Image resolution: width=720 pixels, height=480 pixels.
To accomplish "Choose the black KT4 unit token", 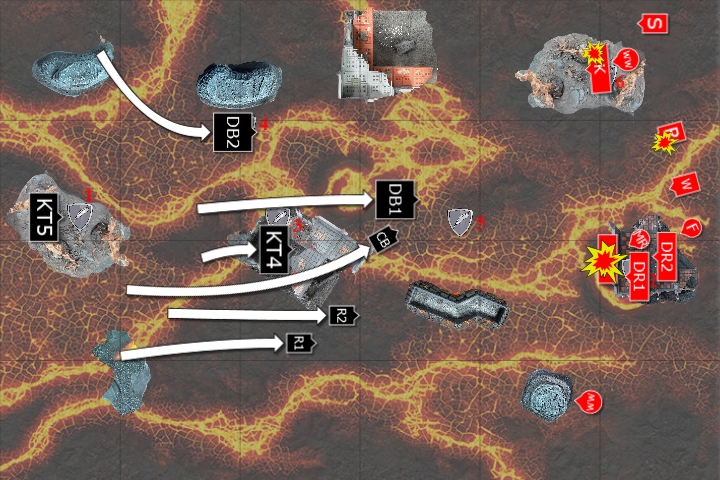I will tap(275, 250).
